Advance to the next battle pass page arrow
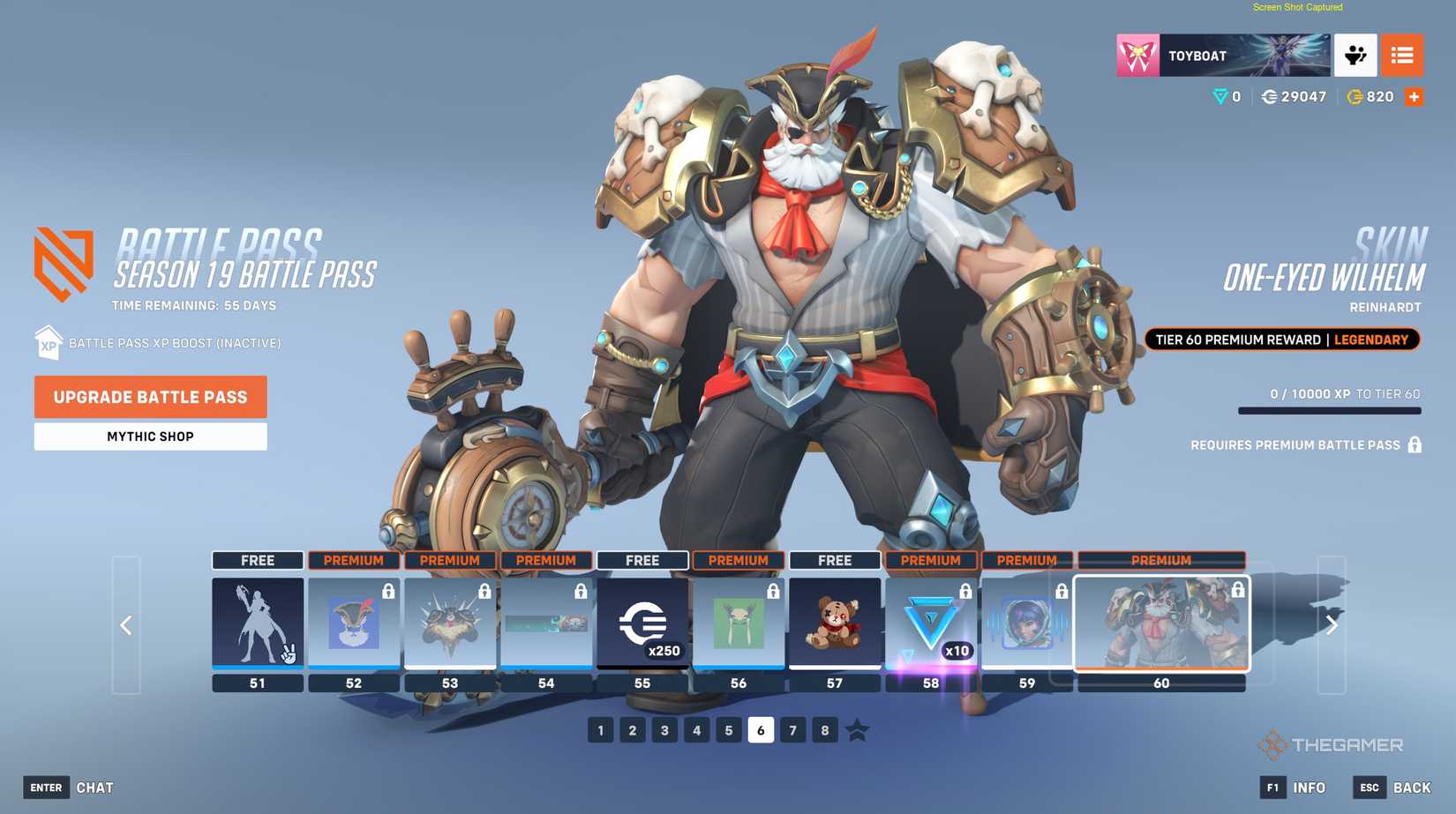 1332,625
